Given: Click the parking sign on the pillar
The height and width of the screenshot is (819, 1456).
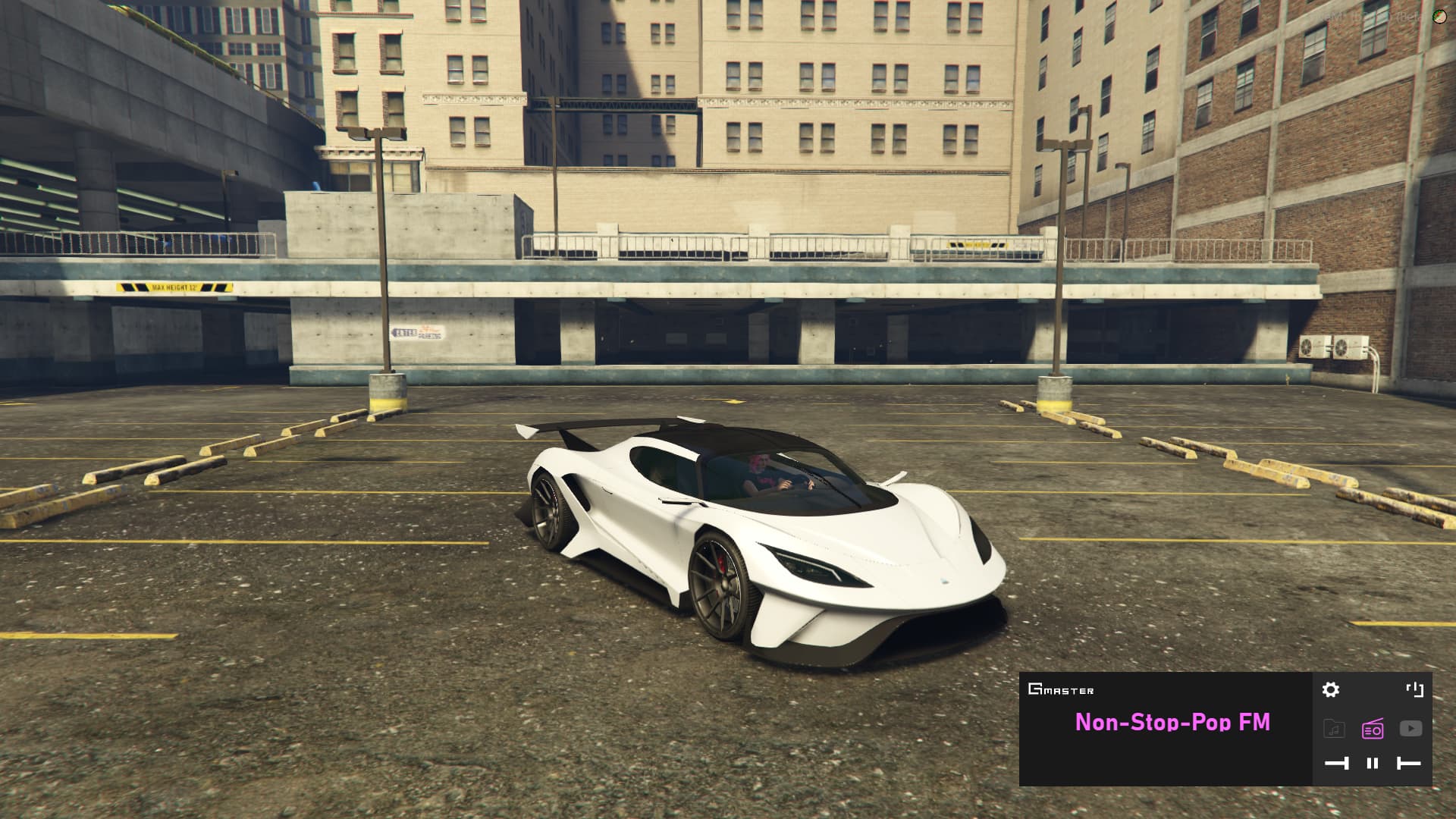Looking at the screenshot, I should [x=416, y=331].
